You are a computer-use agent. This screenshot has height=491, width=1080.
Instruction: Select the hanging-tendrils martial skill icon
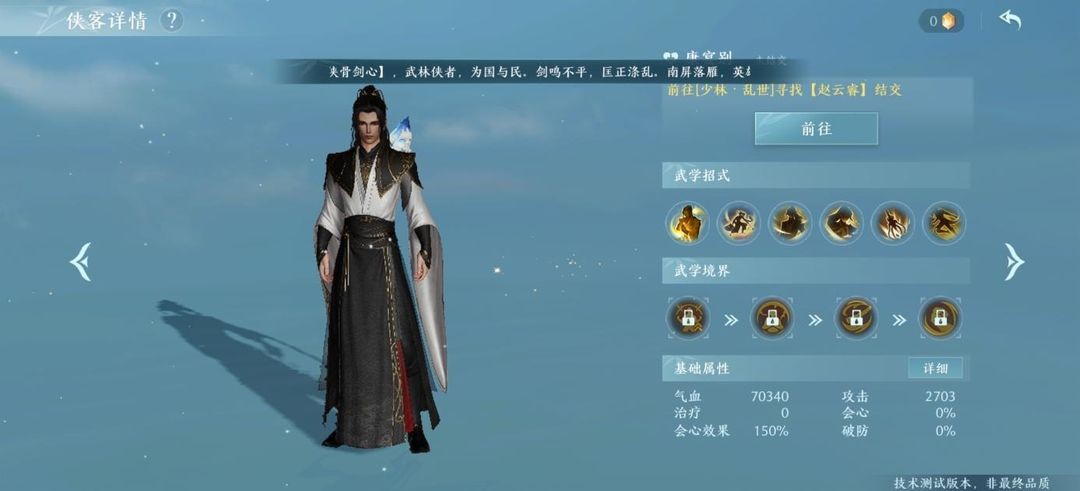pos(892,223)
